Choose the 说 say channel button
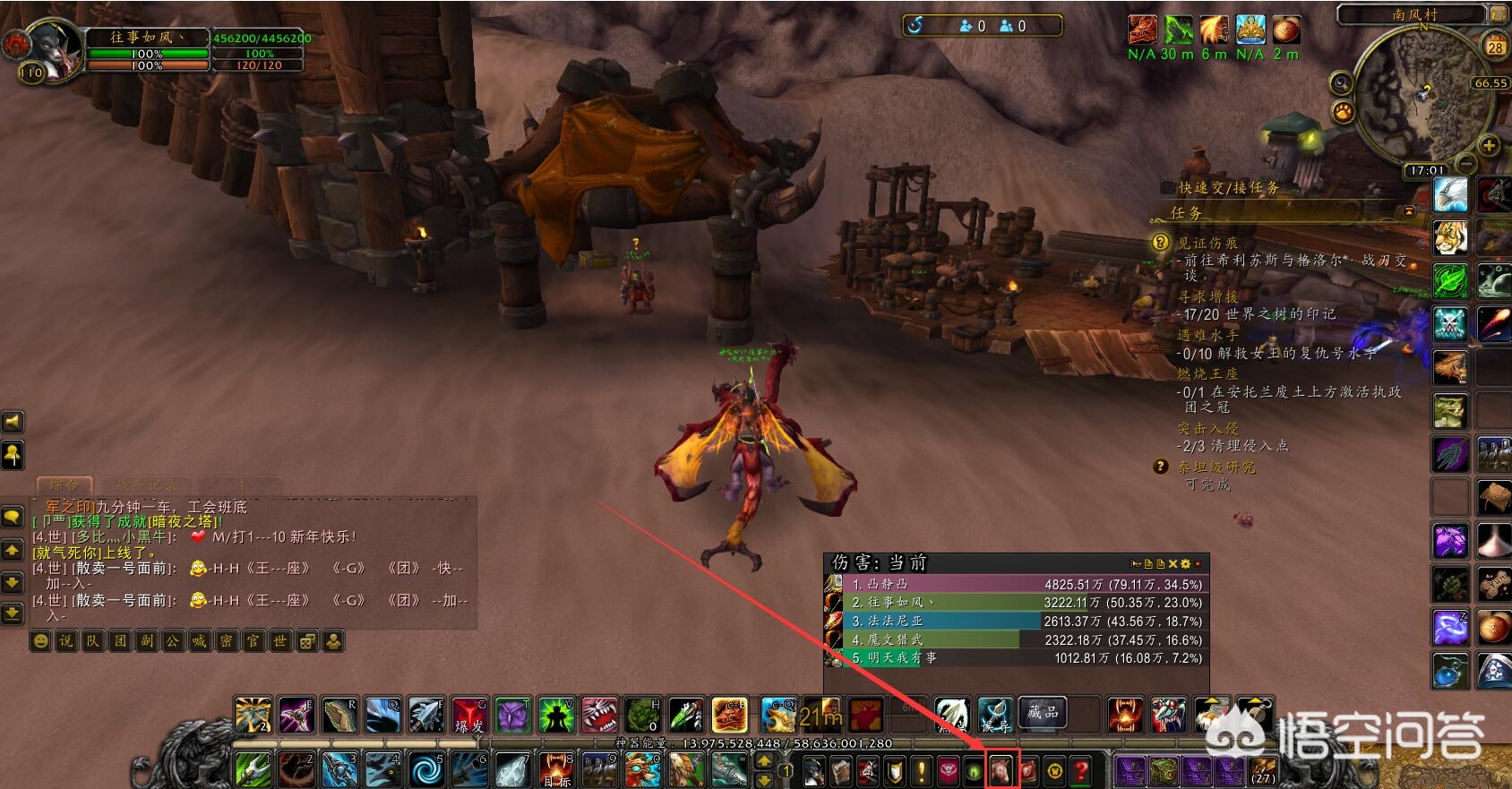This screenshot has width=1512, height=789. coord(66,641)
